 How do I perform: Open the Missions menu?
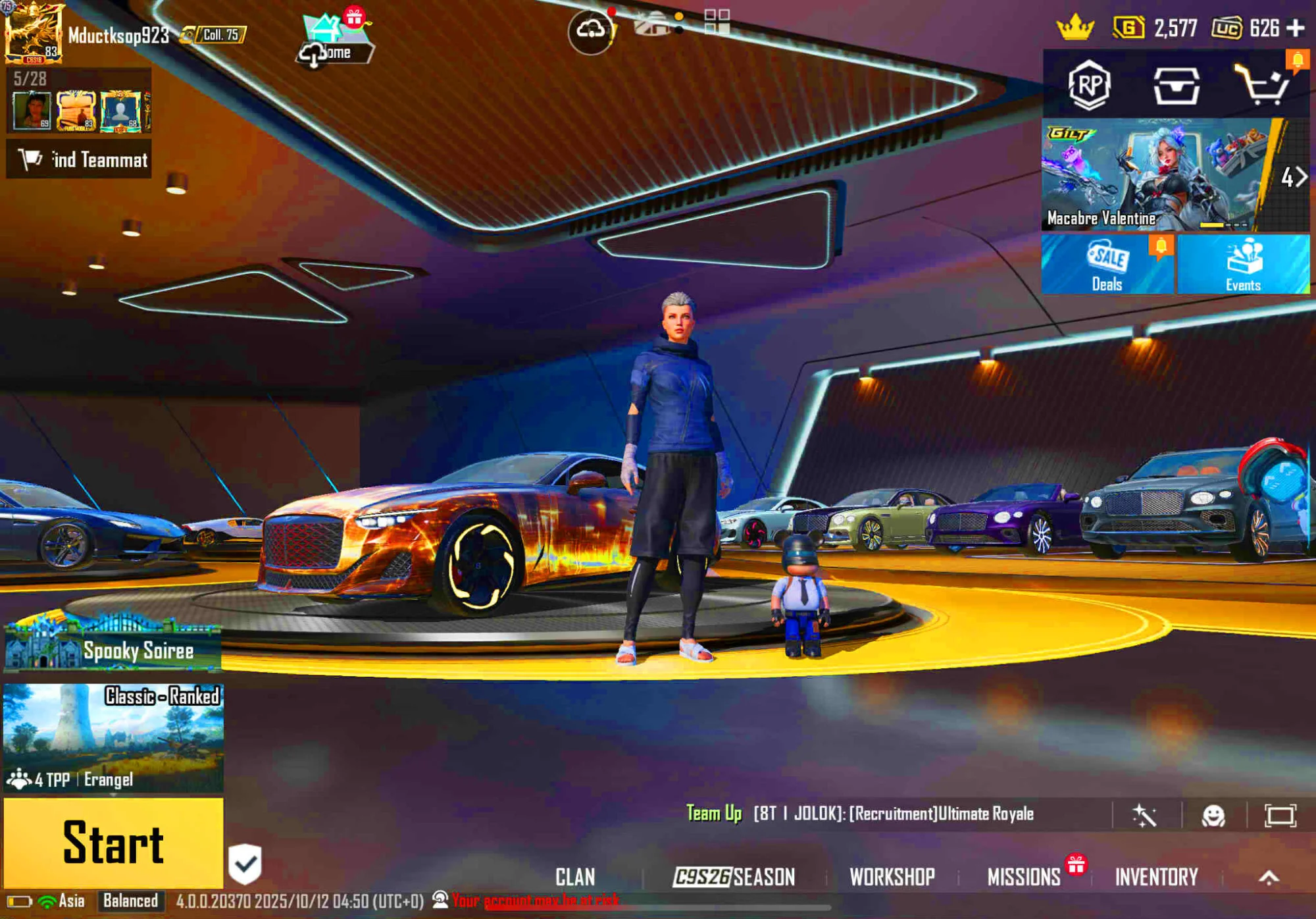click(1024, 877)
